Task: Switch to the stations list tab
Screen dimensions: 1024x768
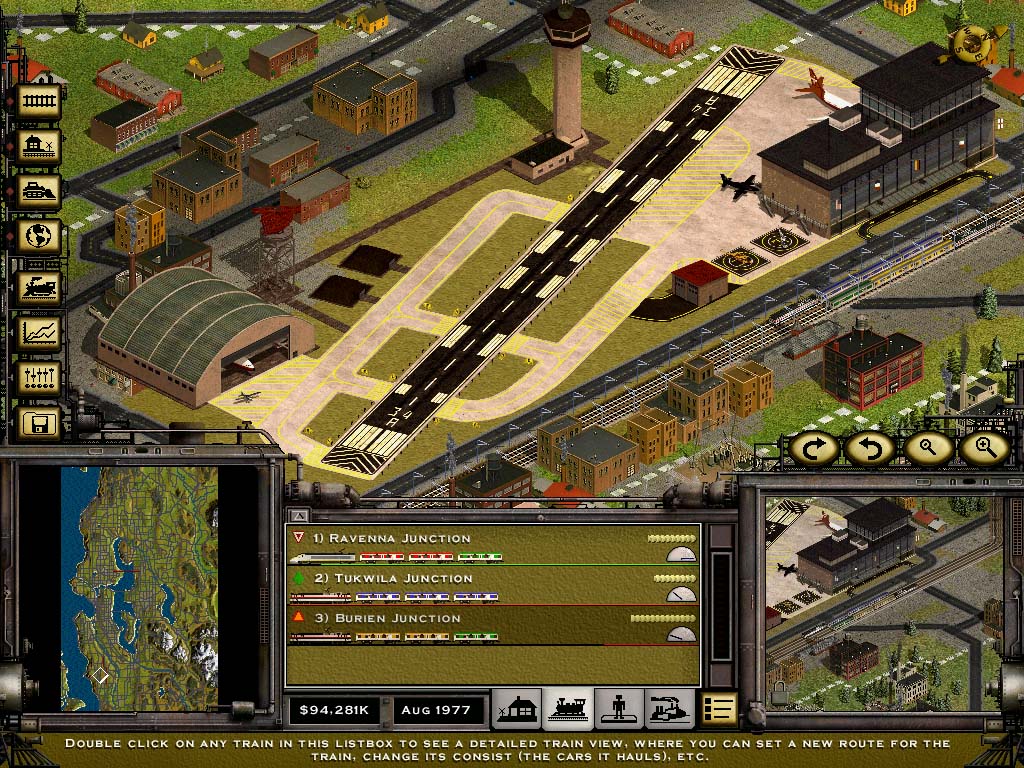Action: [x=518, y=709]
